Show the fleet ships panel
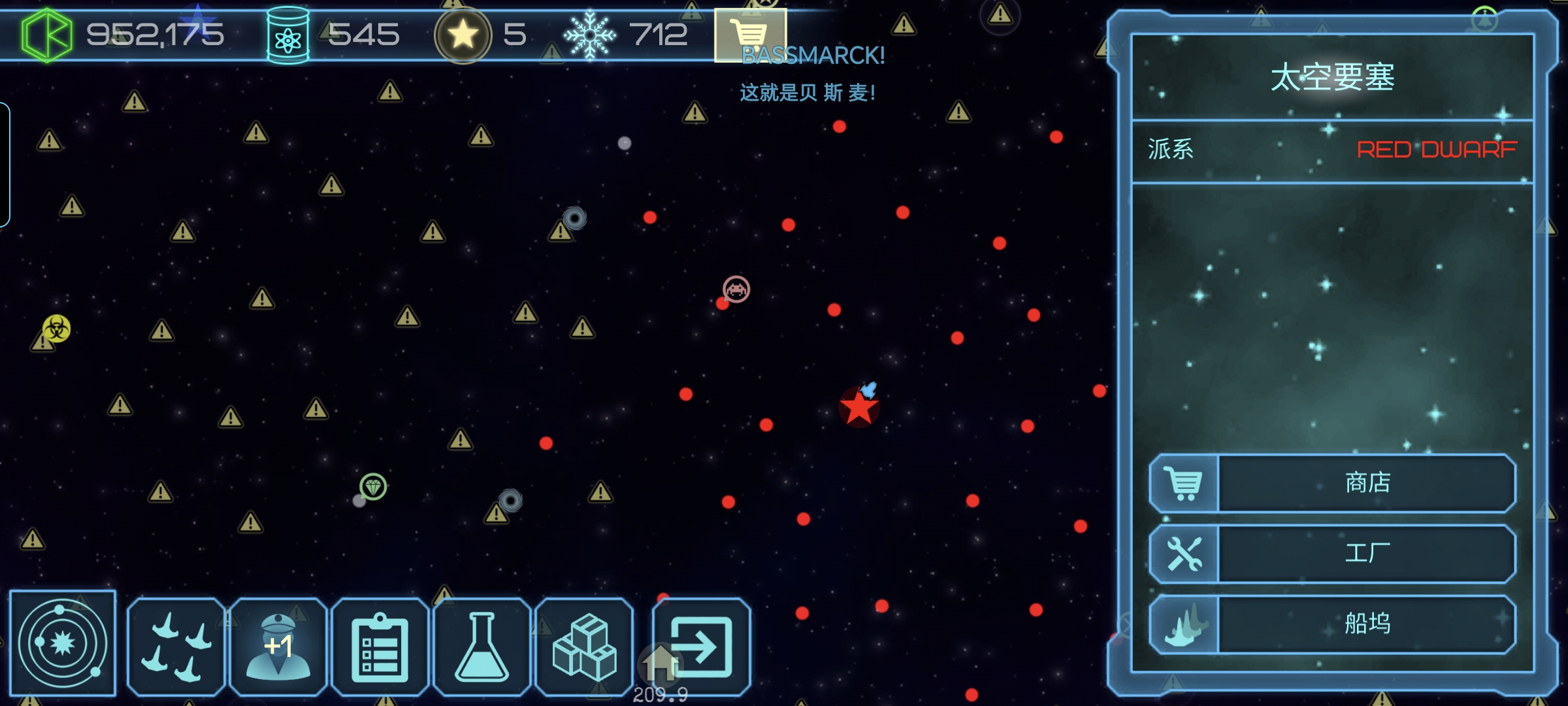 pos(176,646)
